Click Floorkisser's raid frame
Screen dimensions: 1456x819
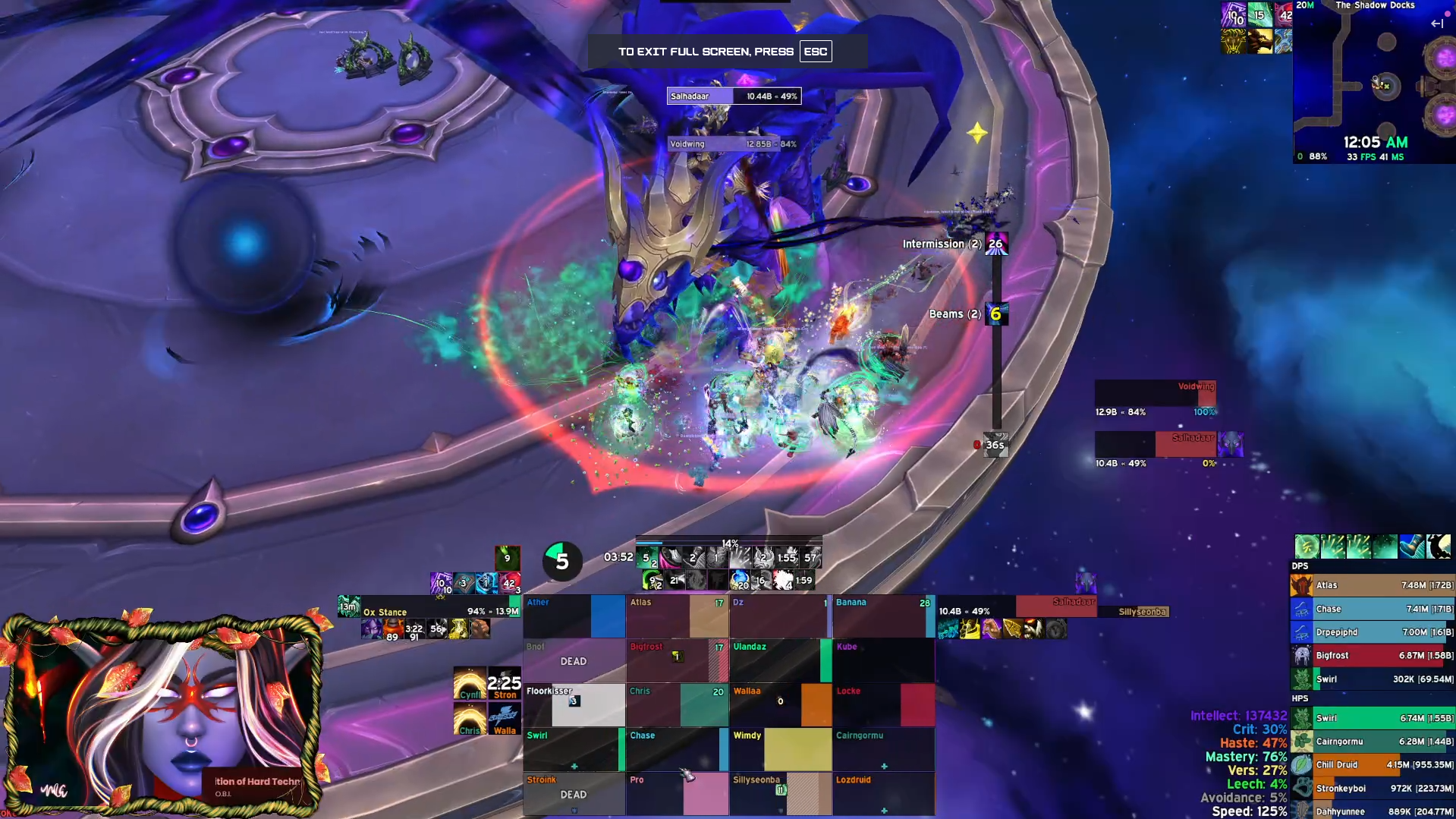574,705
